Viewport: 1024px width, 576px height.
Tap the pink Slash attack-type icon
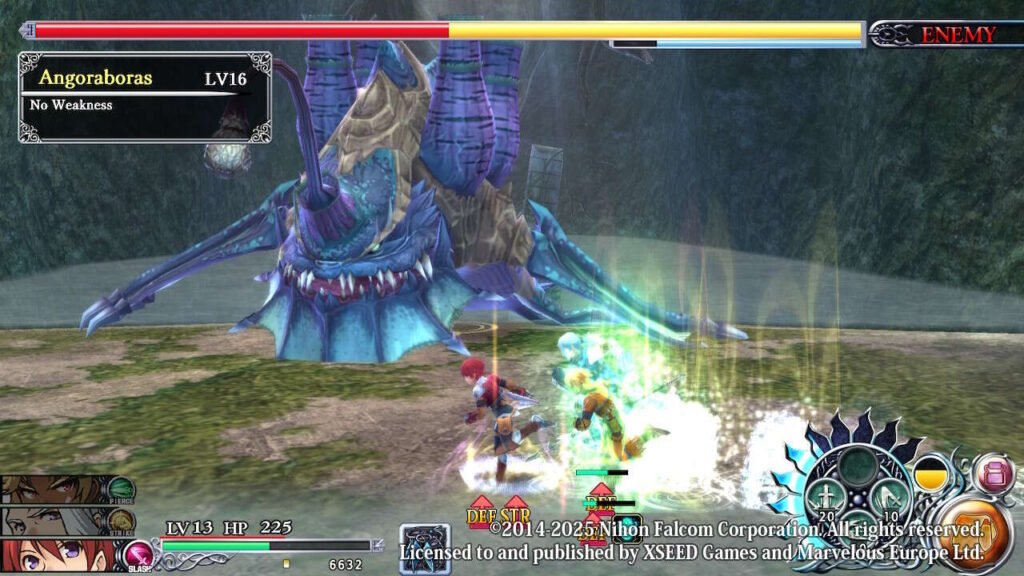click(x=137, y=555)
